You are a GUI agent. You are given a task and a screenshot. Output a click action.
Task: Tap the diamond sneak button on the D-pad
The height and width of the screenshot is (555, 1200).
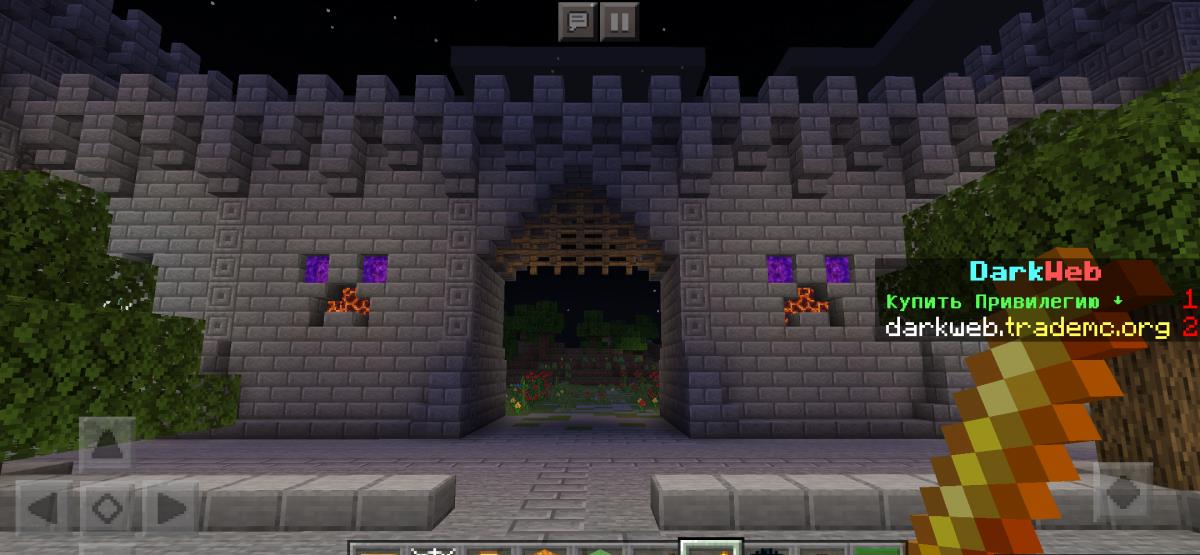(x=107, y=507)
